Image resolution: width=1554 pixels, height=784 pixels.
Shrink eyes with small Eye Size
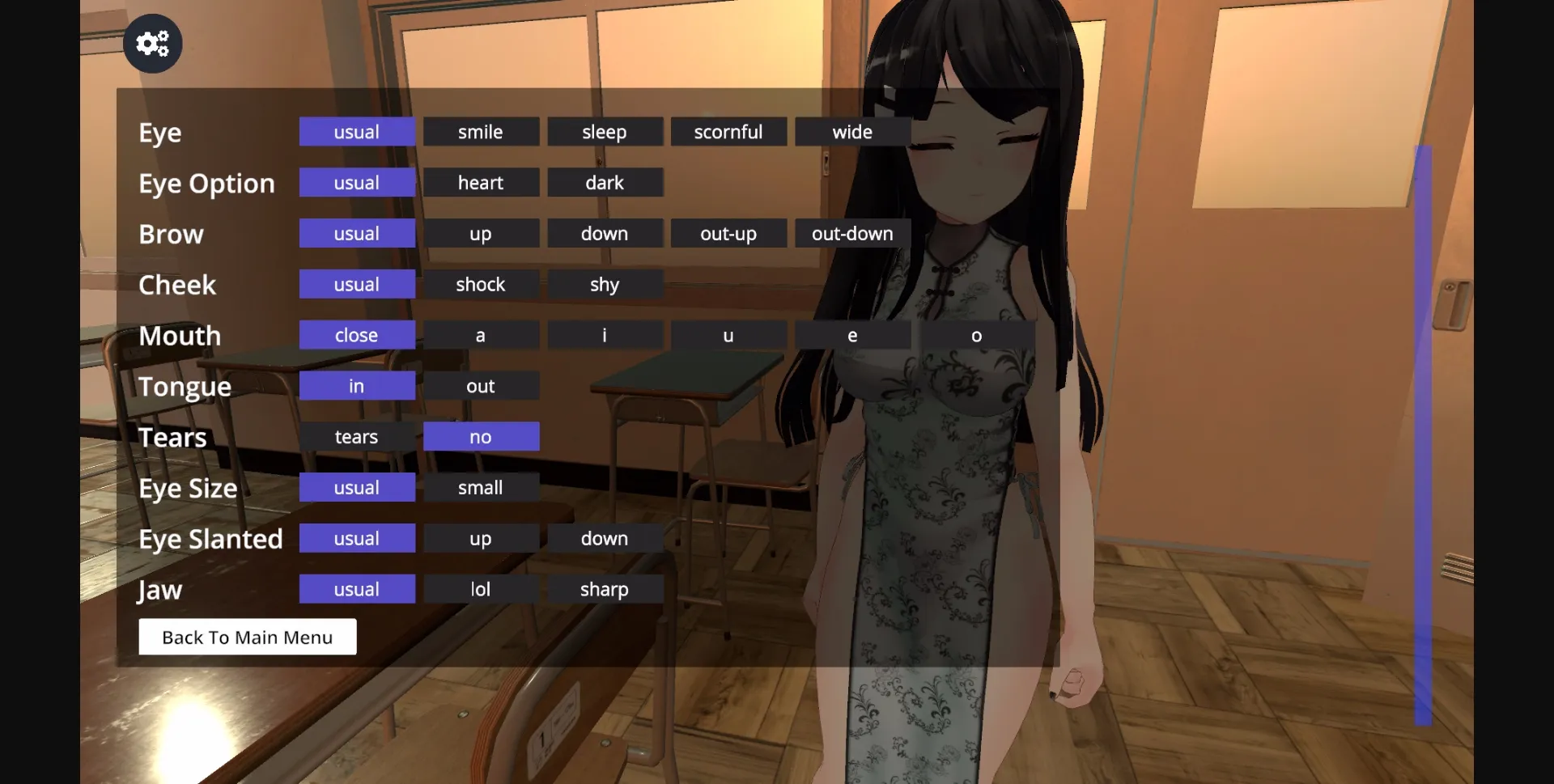481,487
